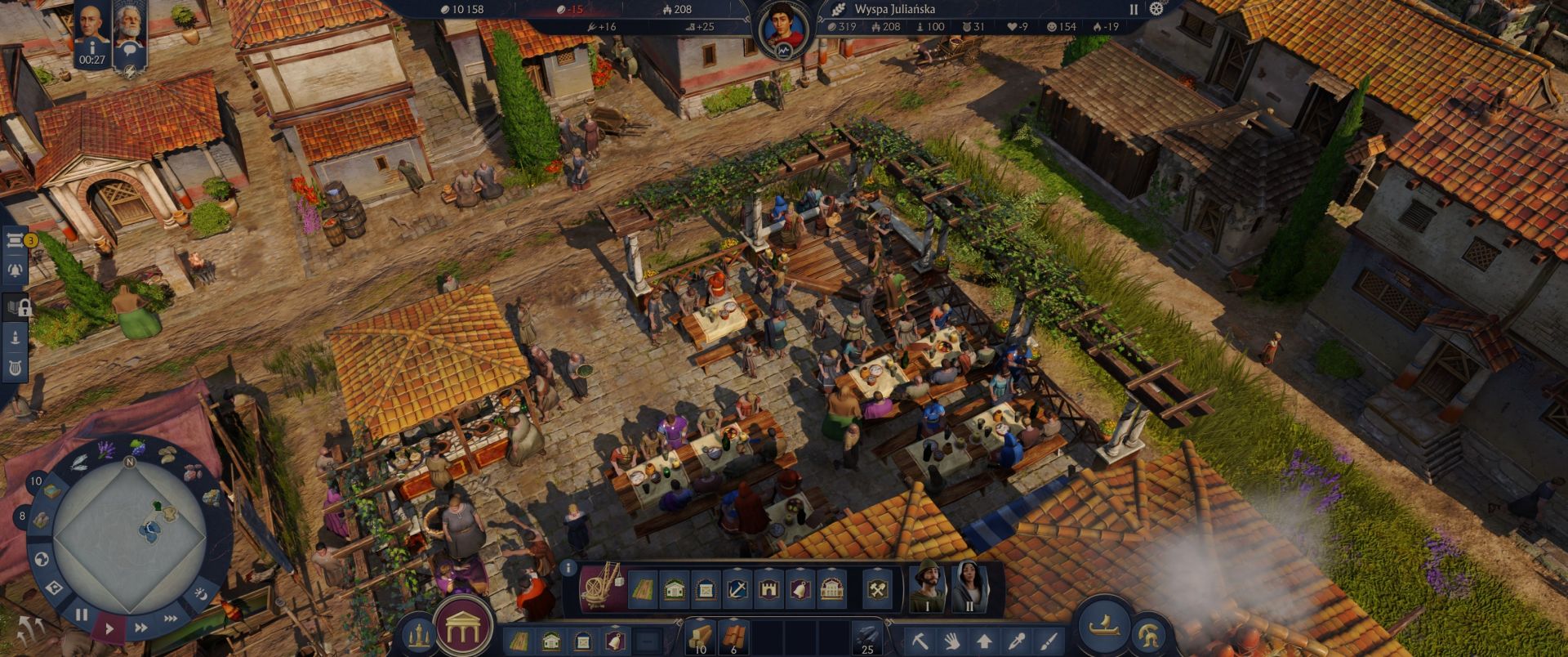Image resolution: width=1568 pixels, height=657 pixels.
Task: Pause the game from the top bar
Action: tap(1134, 9)
